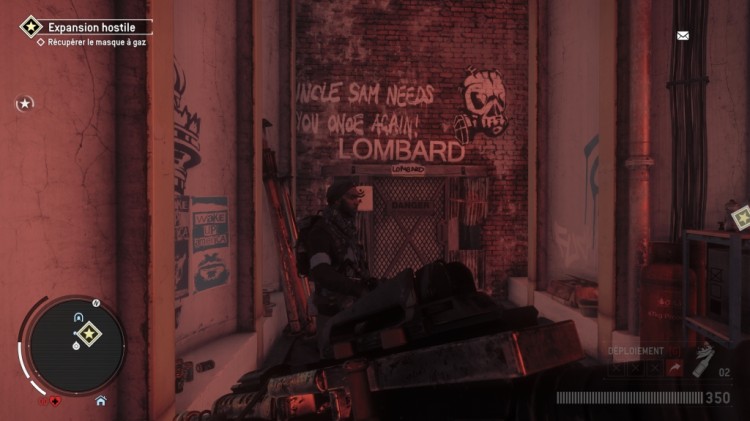Click the arch marker on the minimap
Viewport: 750px width, 421px height.
click(78, 316)
